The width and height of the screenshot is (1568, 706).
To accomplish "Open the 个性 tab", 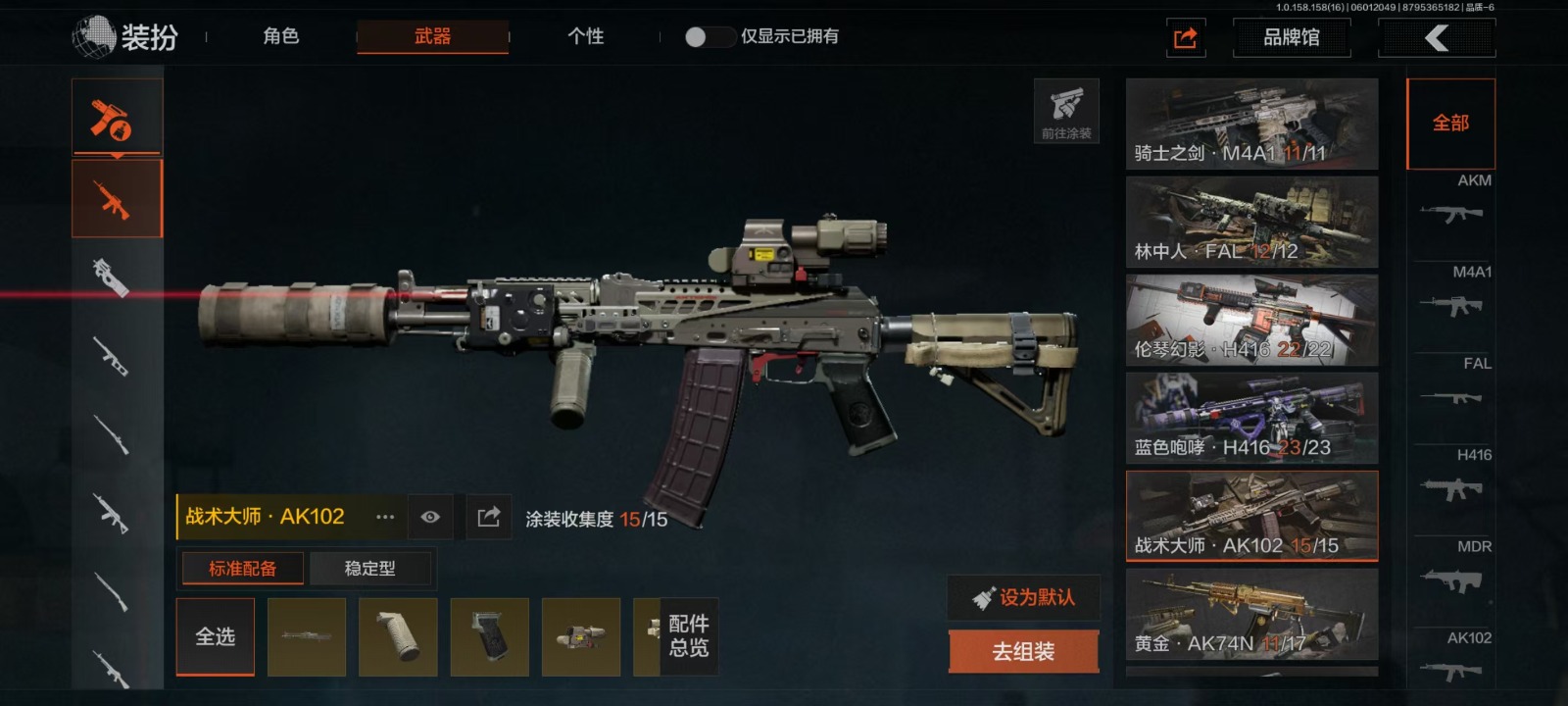I will [x=585, y=36].
